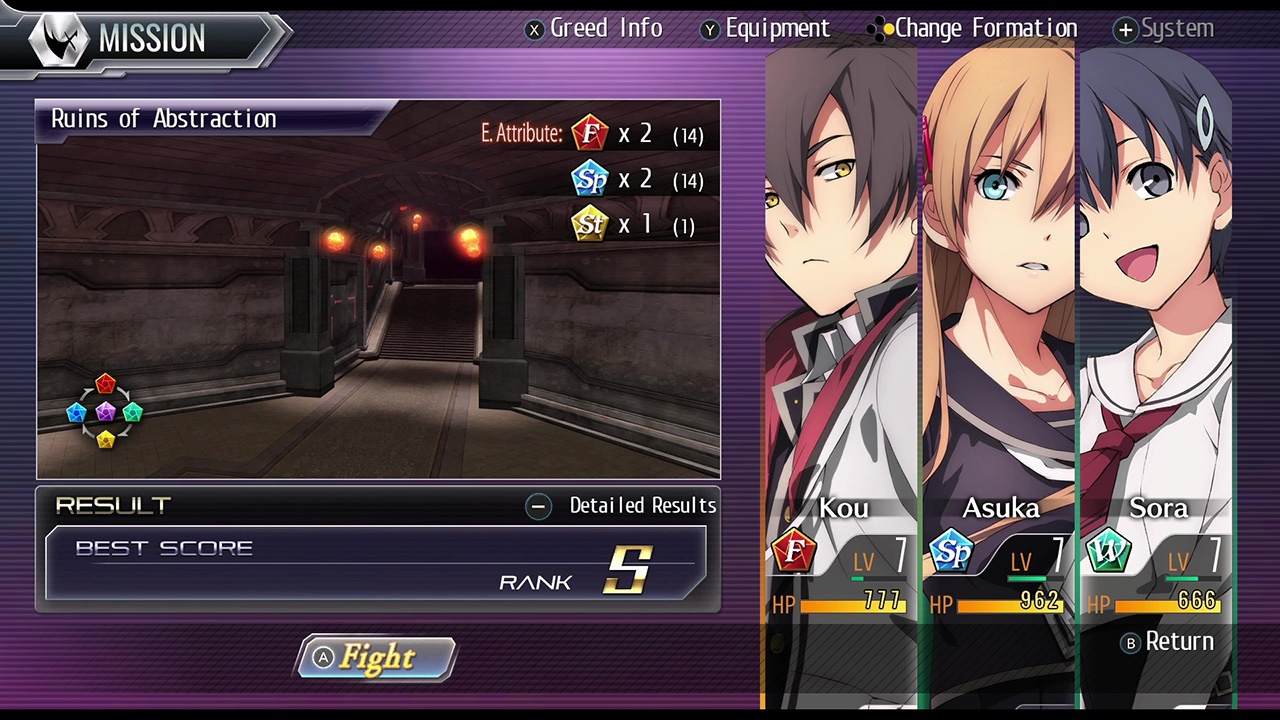The height and width of the screenshot is (720, 1280).
Task: Open the System menu with the plus icon
Action: [x=1125, y=29]
